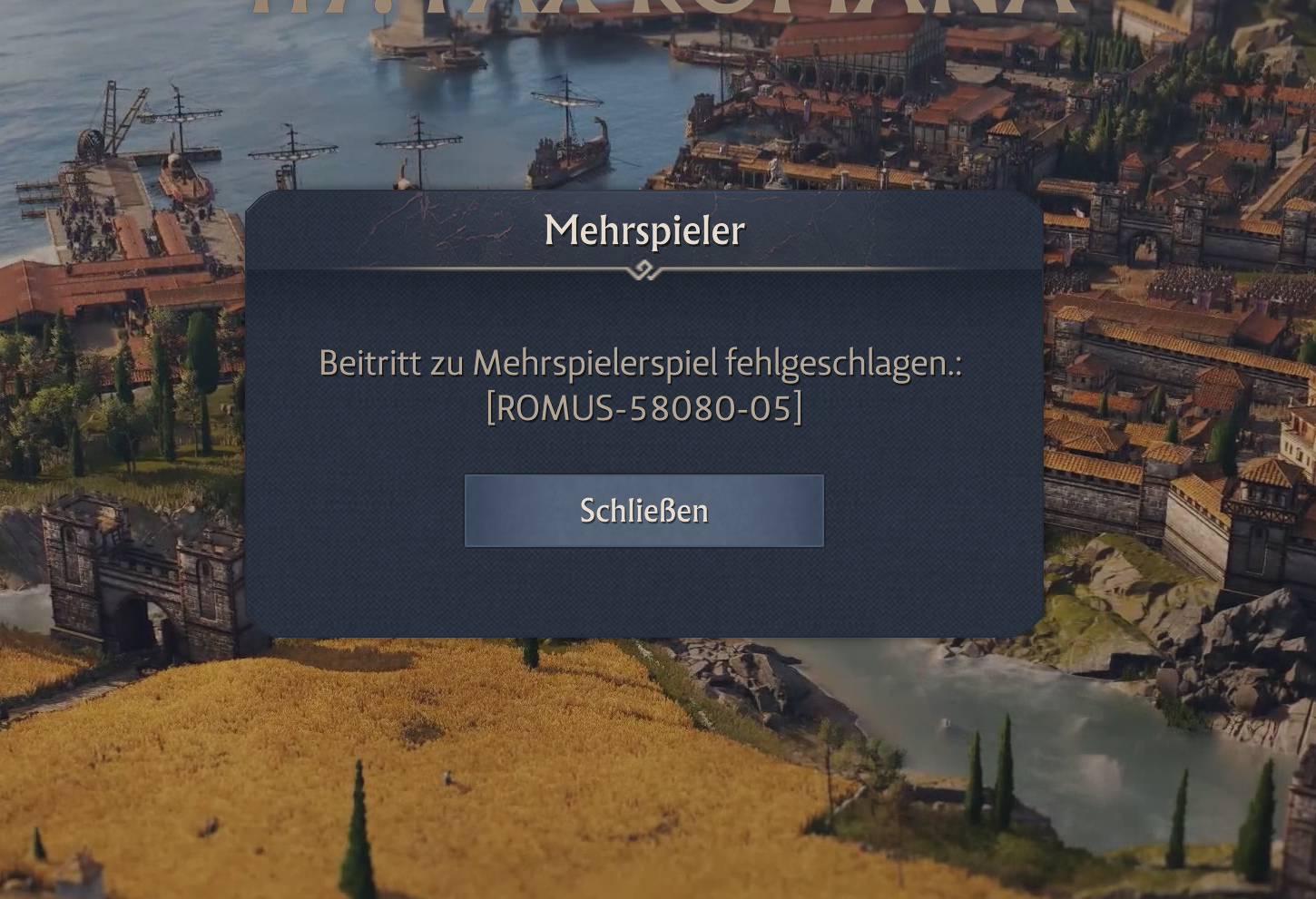Select the error code ROMUS-58080-05 text
Image resolution: width=1316 pixels, height=899 pixels.
coord(644,408)
